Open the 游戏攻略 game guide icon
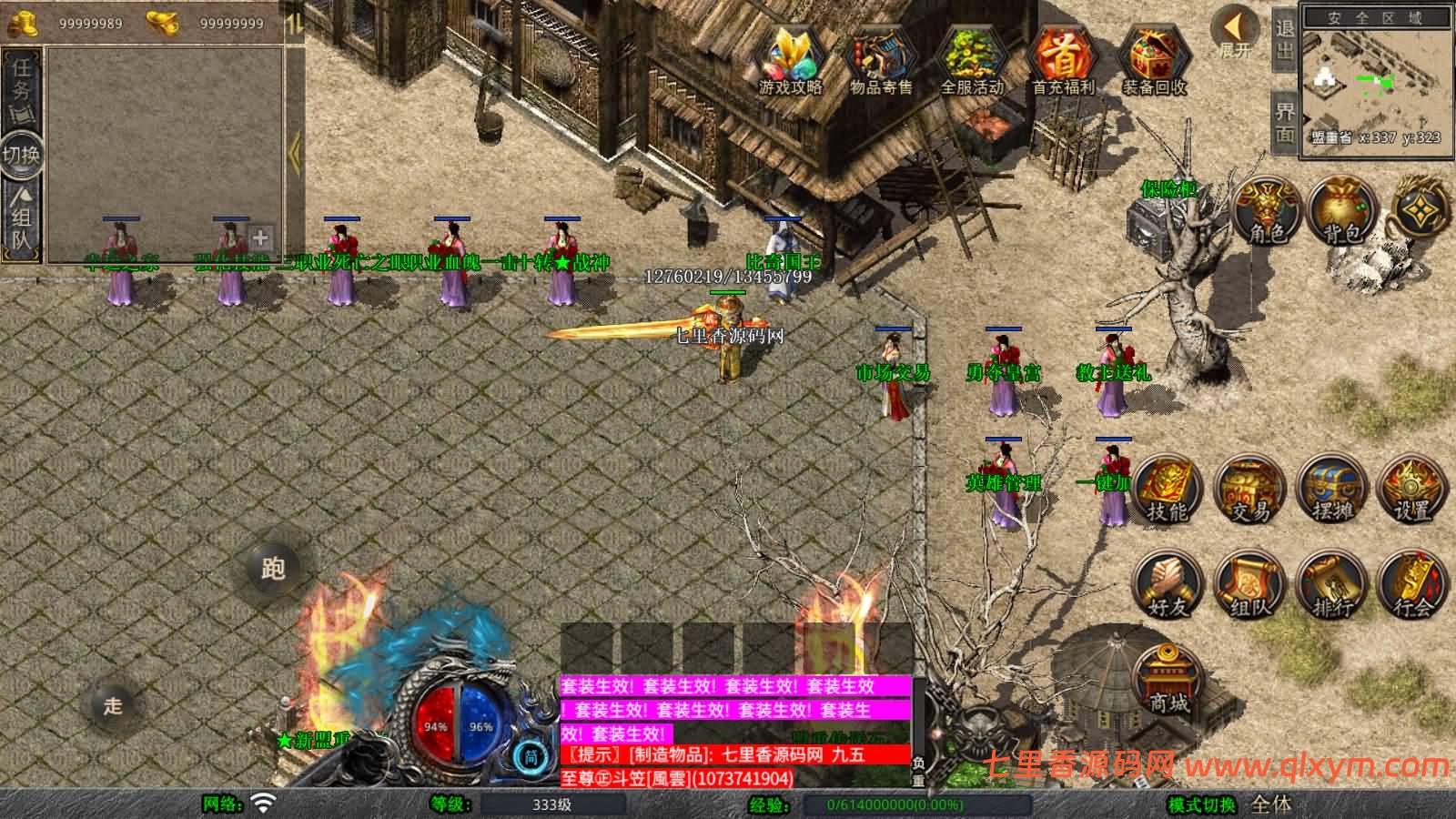The width and height of the screenshot is (1456, 819). pos(790,59)
